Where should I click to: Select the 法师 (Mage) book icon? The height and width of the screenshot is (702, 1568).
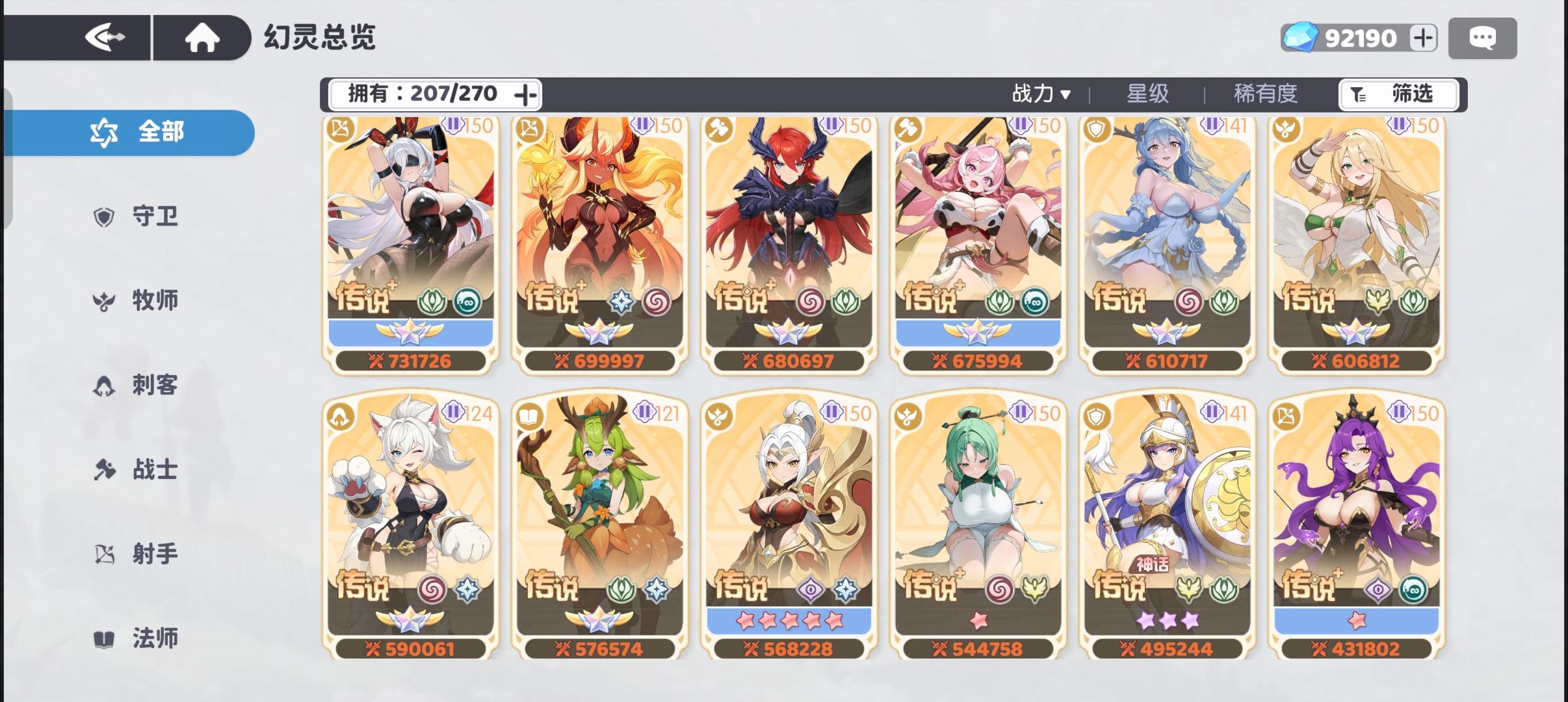104,638
